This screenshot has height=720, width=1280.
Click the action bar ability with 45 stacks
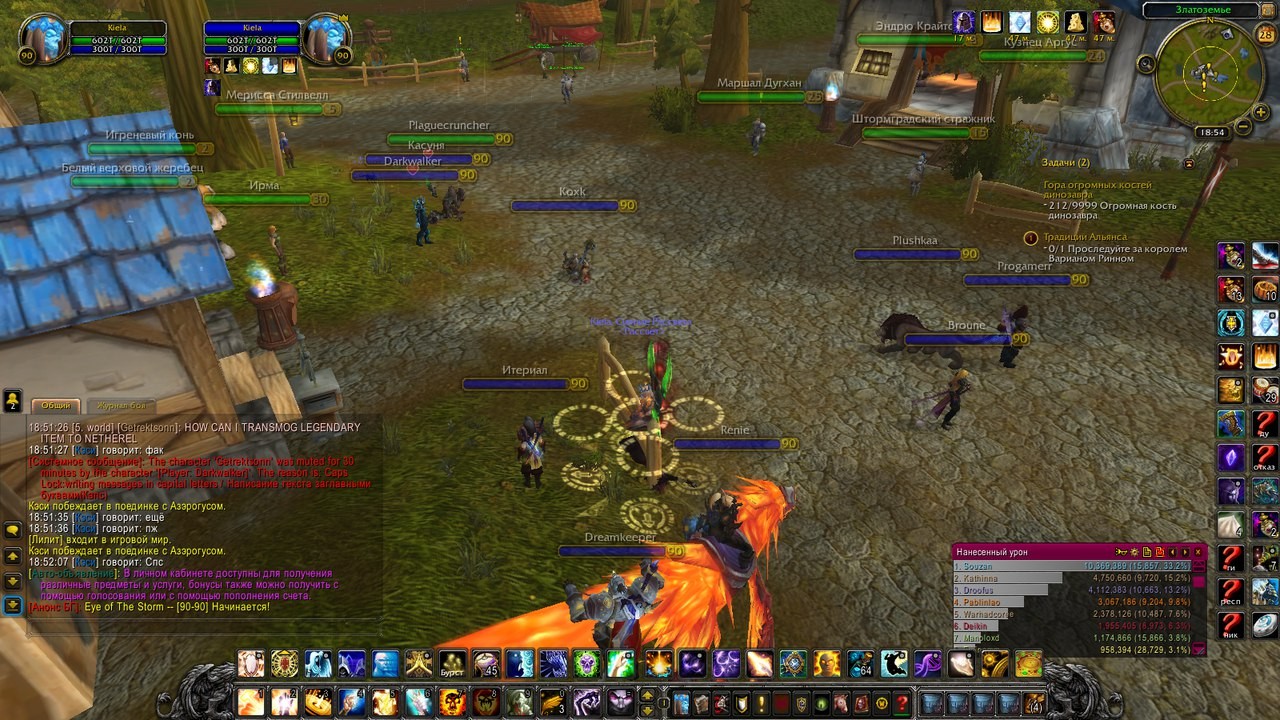point(487,664)
